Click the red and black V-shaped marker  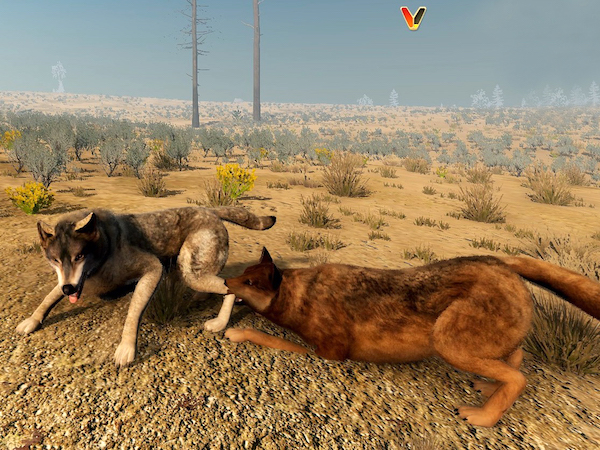point(413,17)
